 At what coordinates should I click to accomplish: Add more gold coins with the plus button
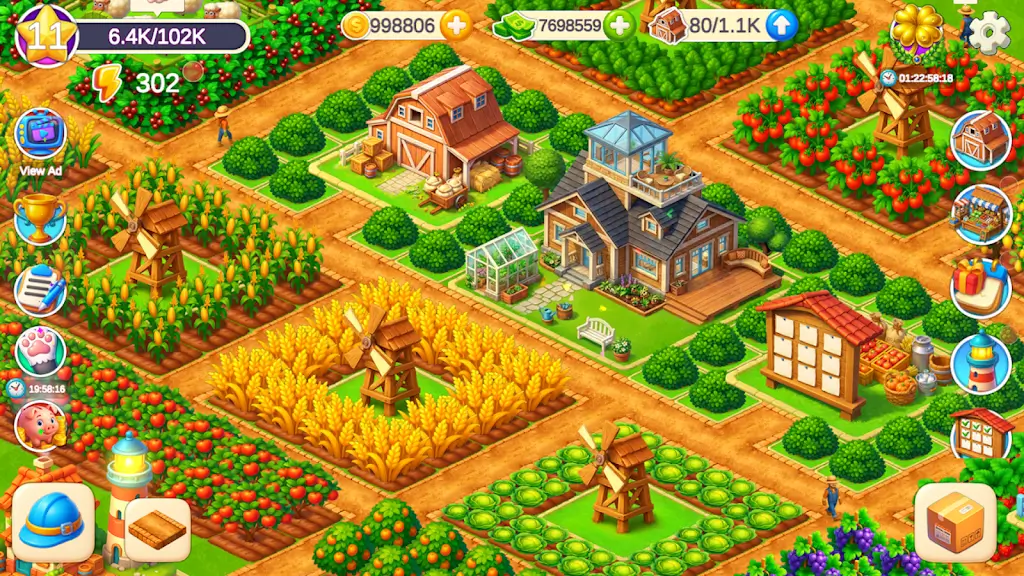[456, 26]
